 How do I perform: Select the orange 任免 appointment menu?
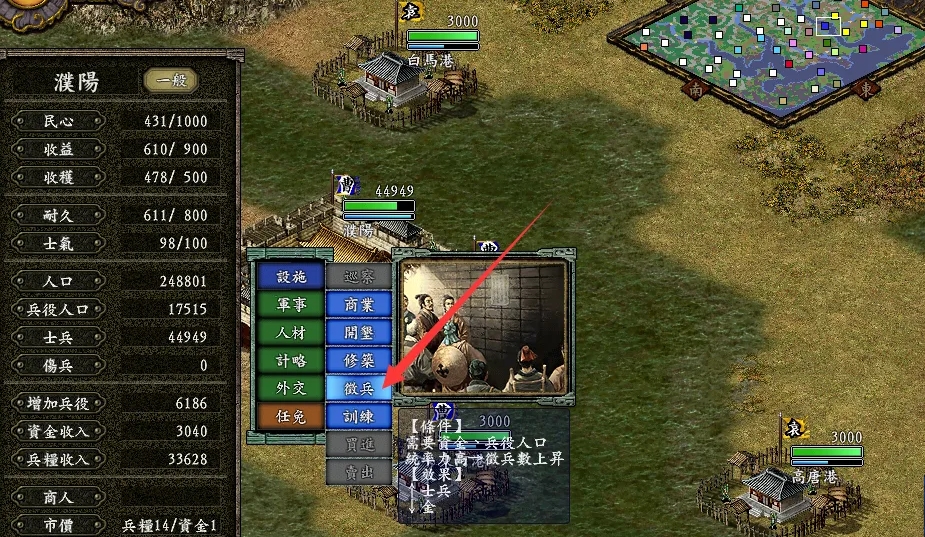click(289, 415)
